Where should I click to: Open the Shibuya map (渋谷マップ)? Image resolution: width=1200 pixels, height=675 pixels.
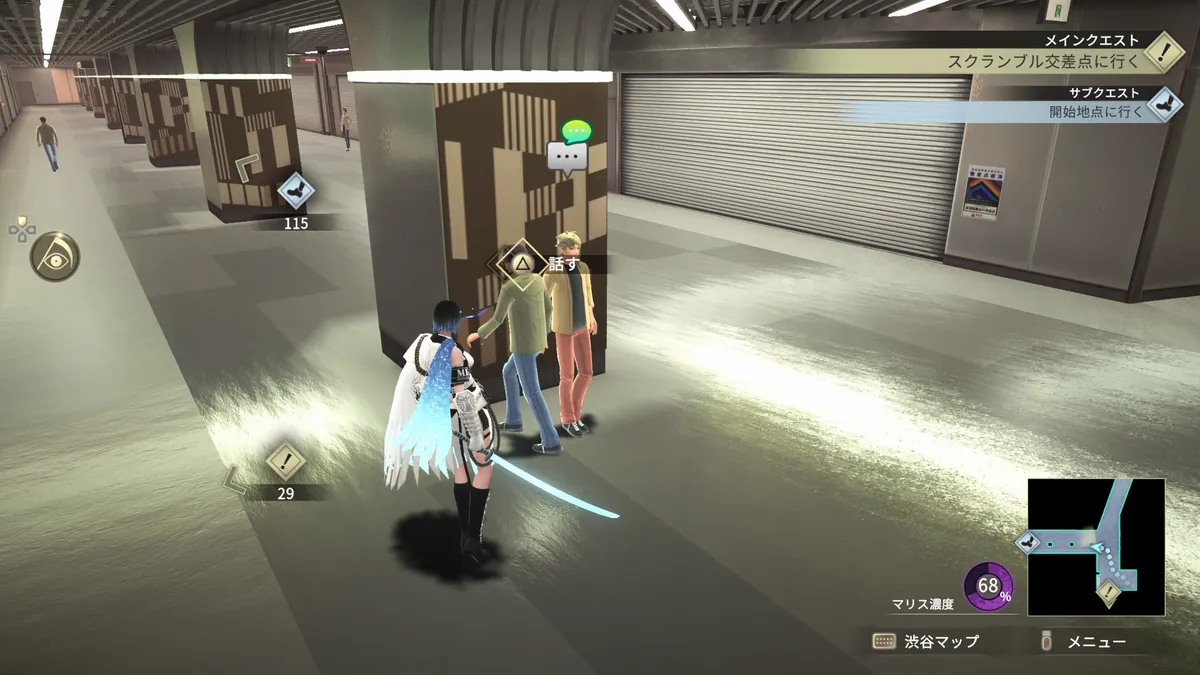pyautogui.click(x=926, y=642)
